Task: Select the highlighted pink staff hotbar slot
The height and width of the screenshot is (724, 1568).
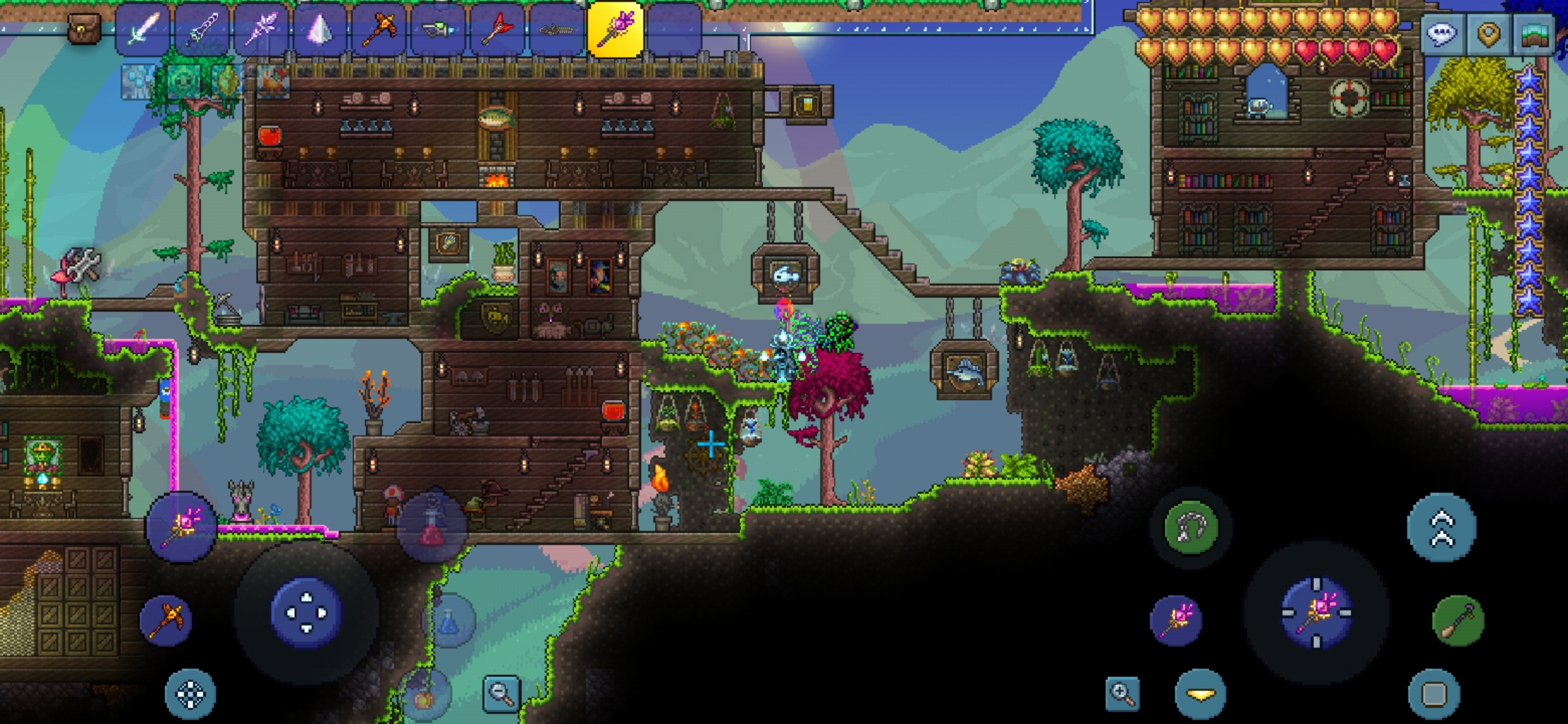Action: coord(615,29)
